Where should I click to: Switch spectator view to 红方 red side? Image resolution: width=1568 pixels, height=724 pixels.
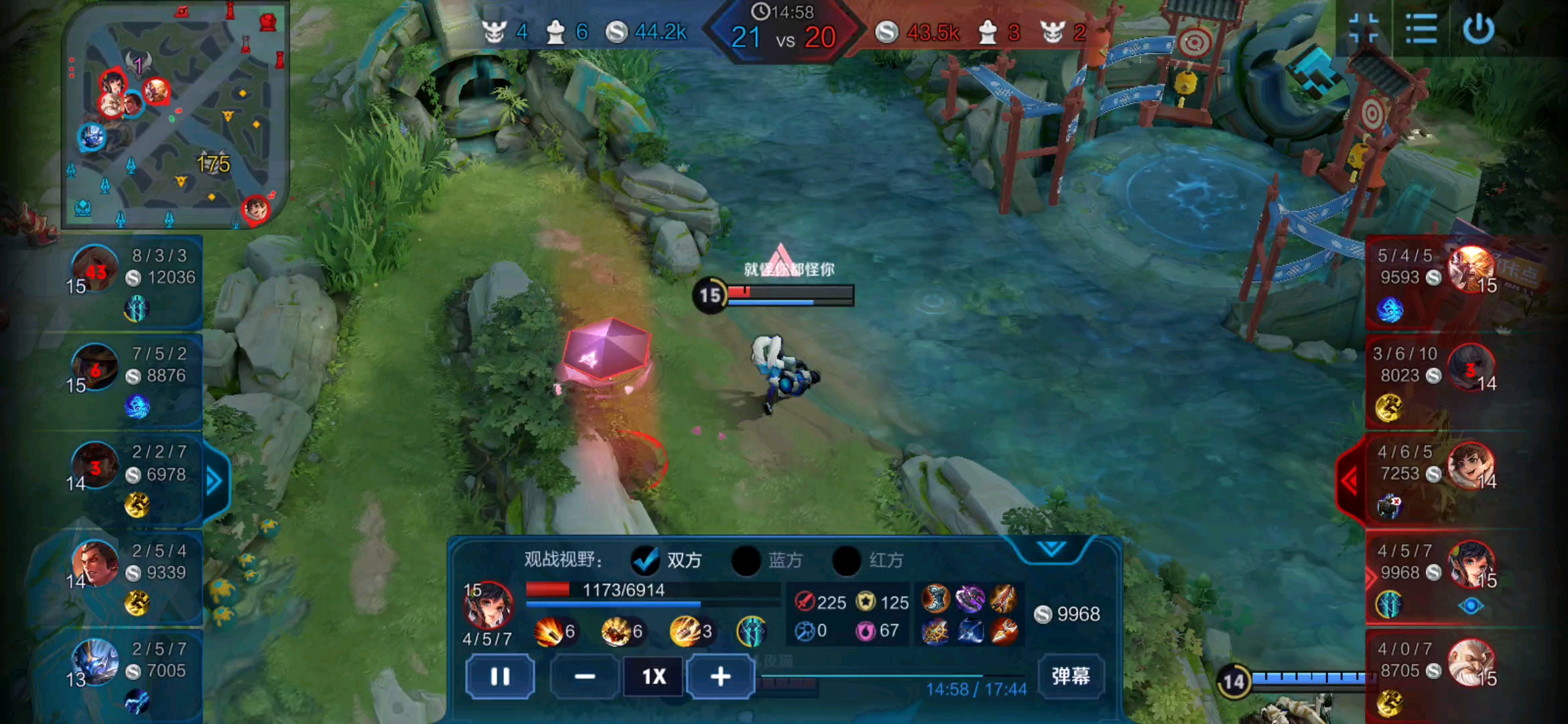point(847,560)
